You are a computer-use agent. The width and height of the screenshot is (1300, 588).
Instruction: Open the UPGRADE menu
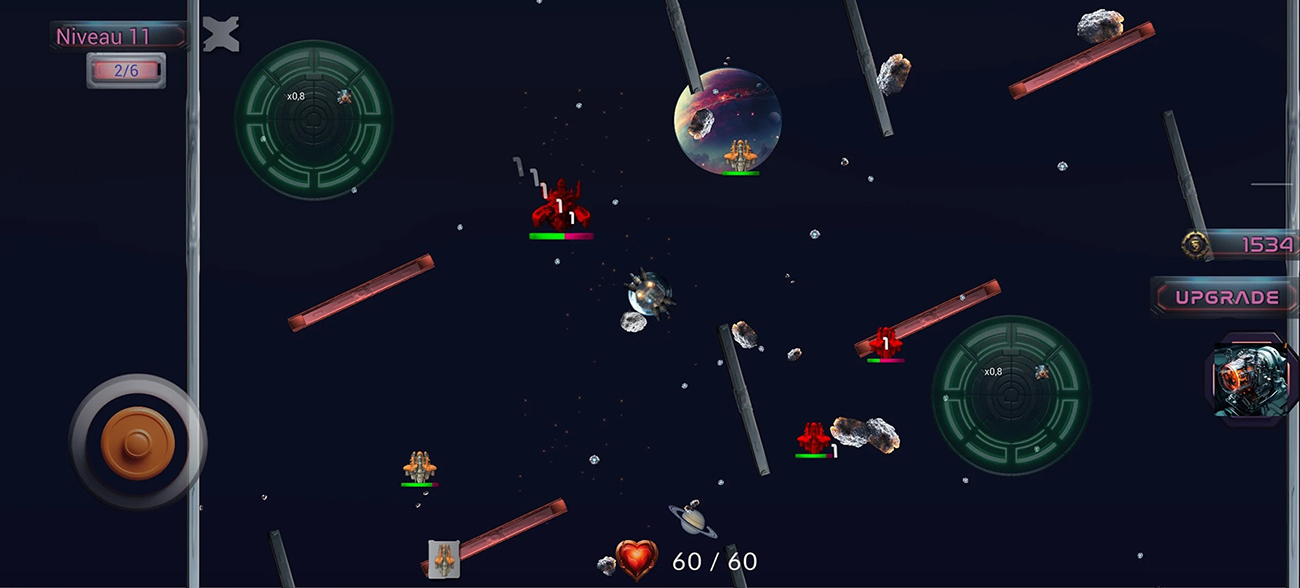click(x=1226, y=297)
